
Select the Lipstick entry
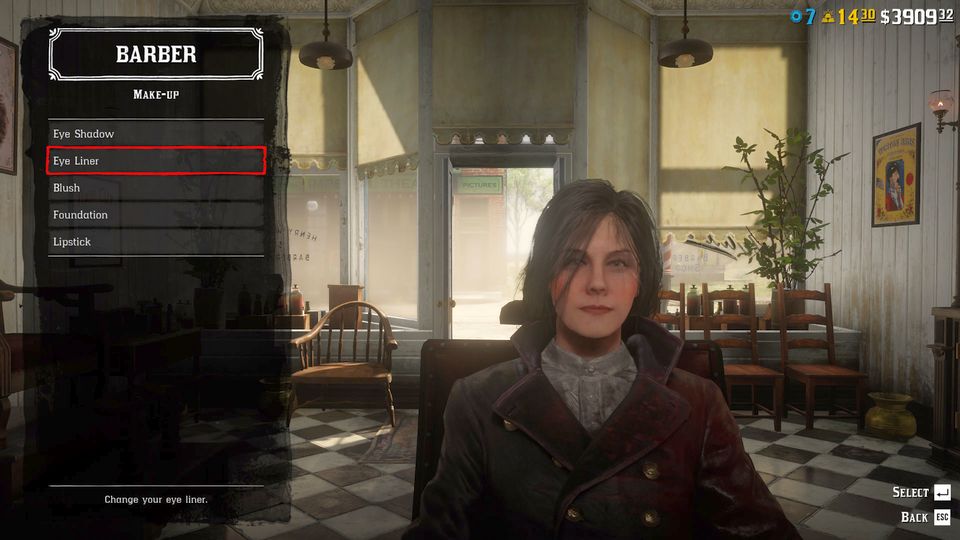pyautogui.click(x=157, y=242)
